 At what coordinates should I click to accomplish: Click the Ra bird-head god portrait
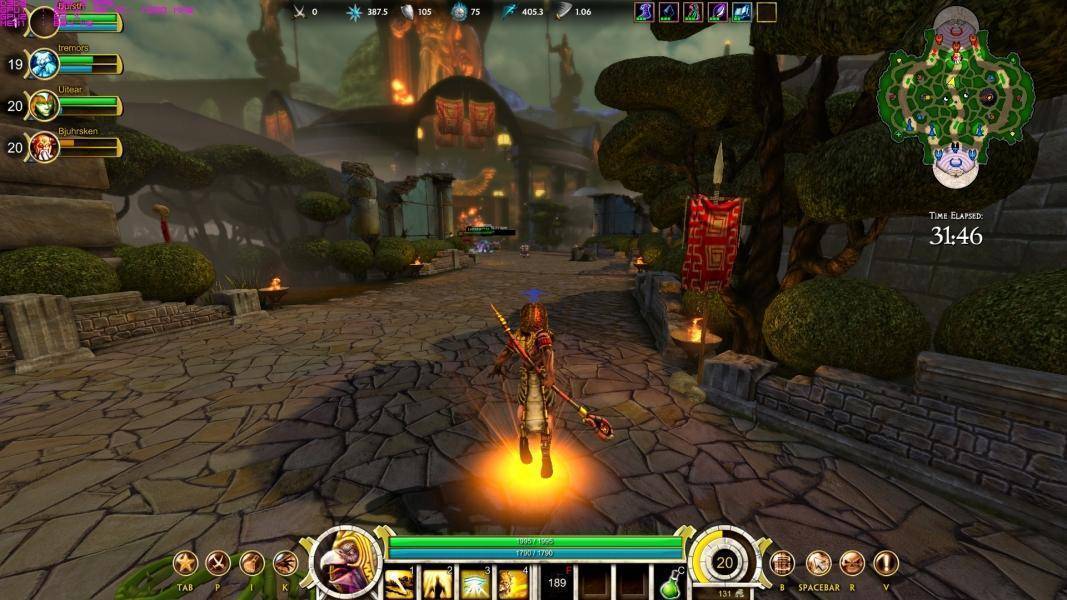point(346,562)
